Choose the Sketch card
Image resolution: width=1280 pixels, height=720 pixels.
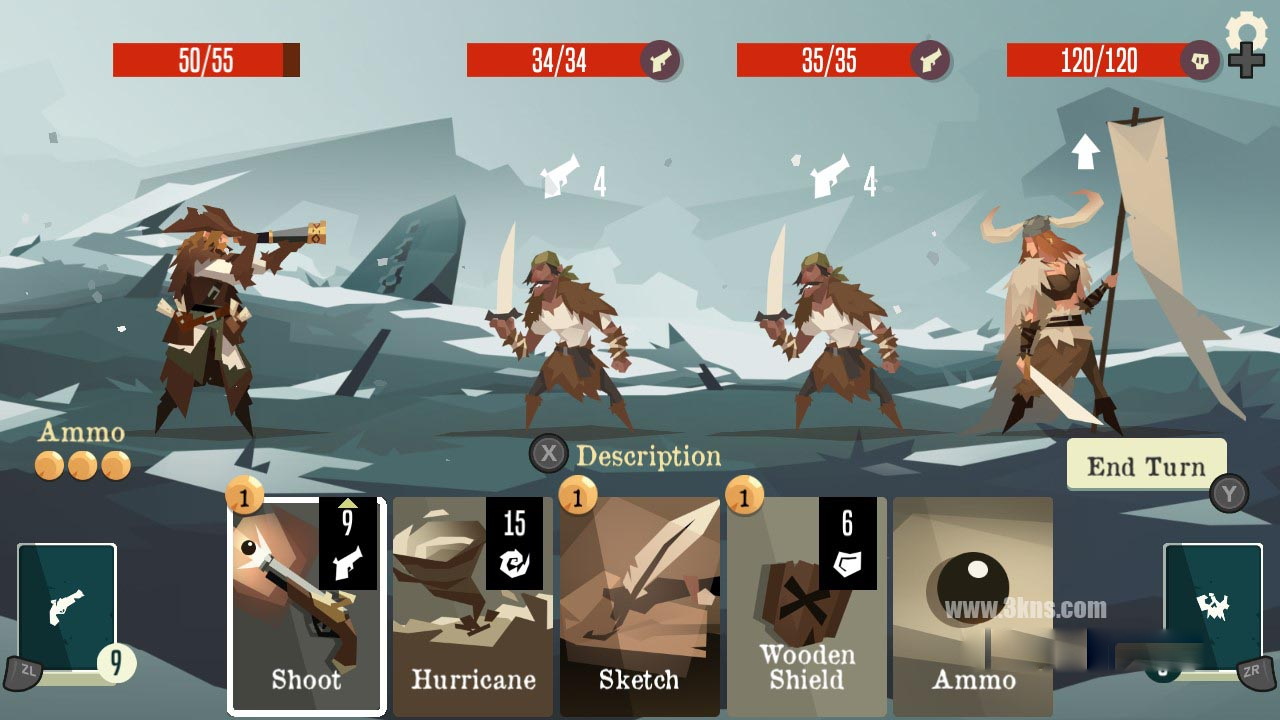coord(639,606)
